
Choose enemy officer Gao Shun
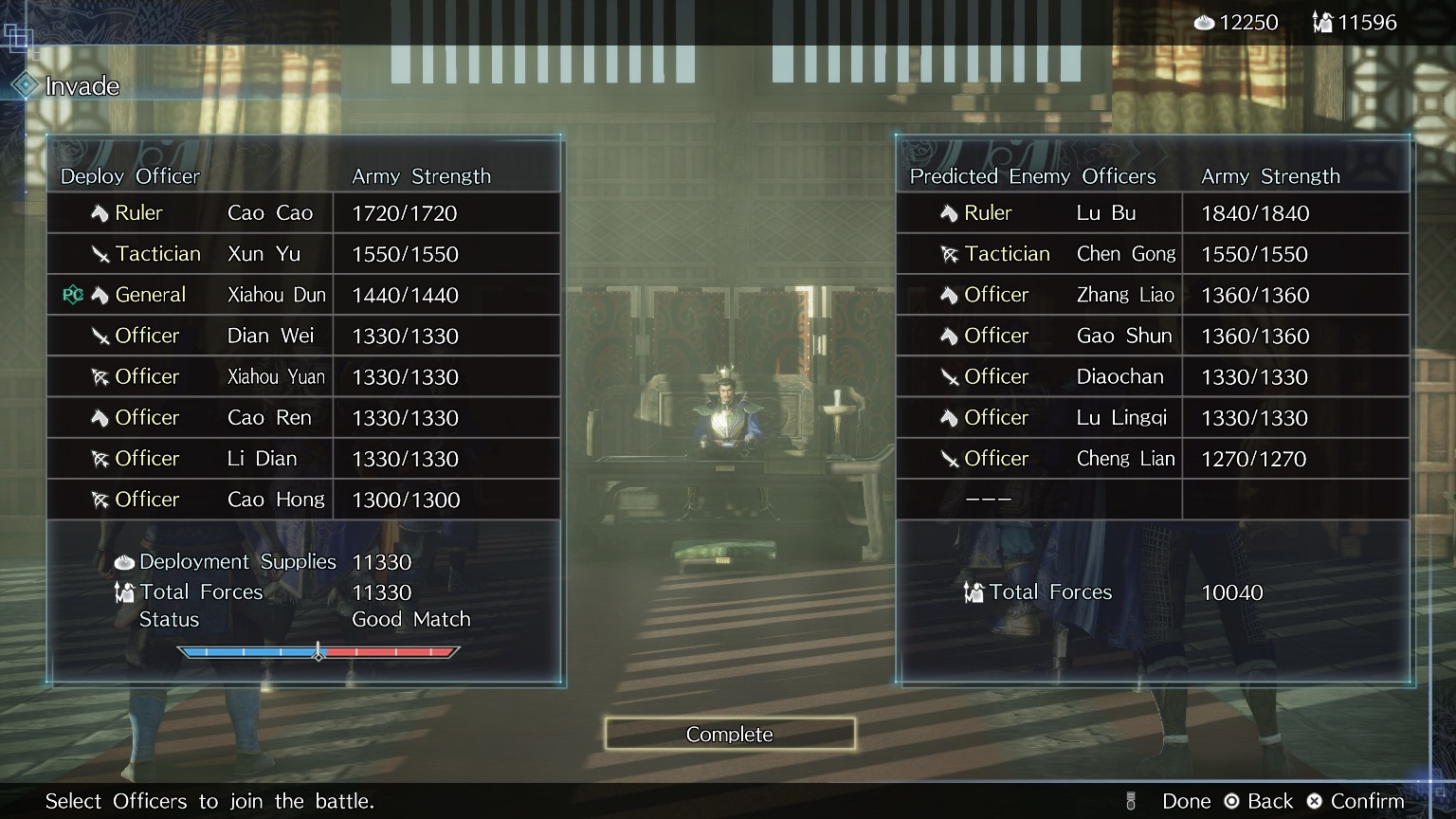[x=1153, y=336]
